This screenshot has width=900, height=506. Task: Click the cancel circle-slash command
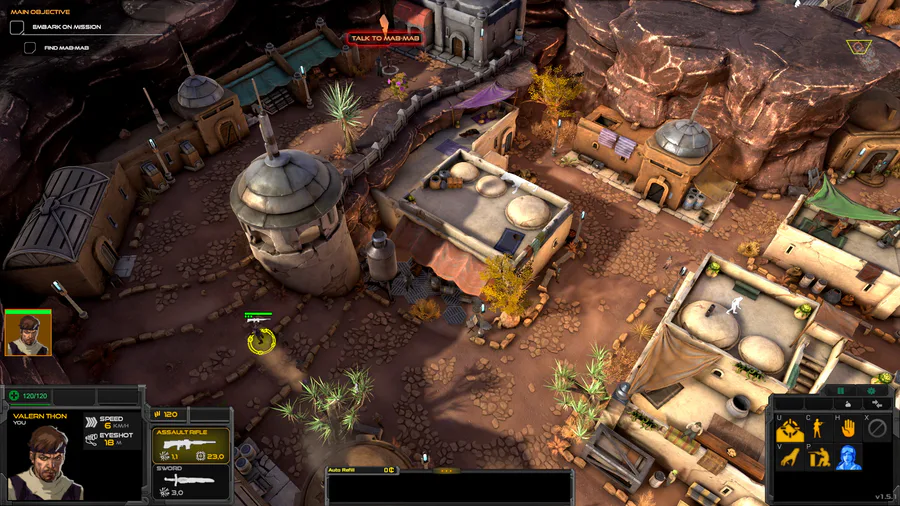tap(876, 428)
